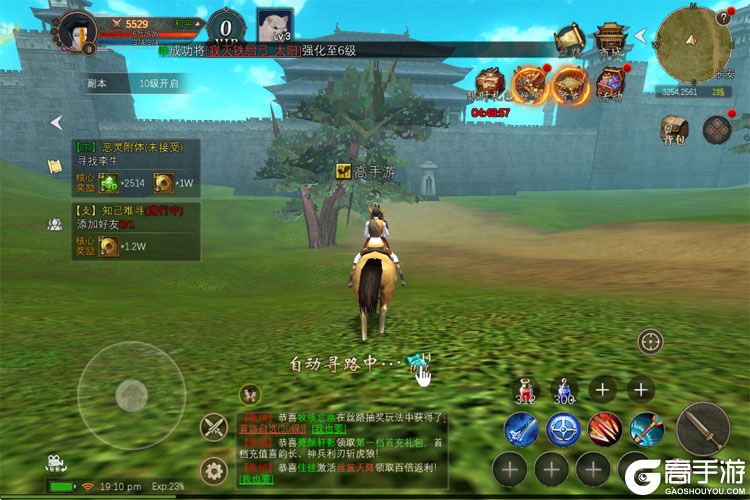Attack with the main sword button
This screenshot has height=500, width=750.
coord(702,428)
